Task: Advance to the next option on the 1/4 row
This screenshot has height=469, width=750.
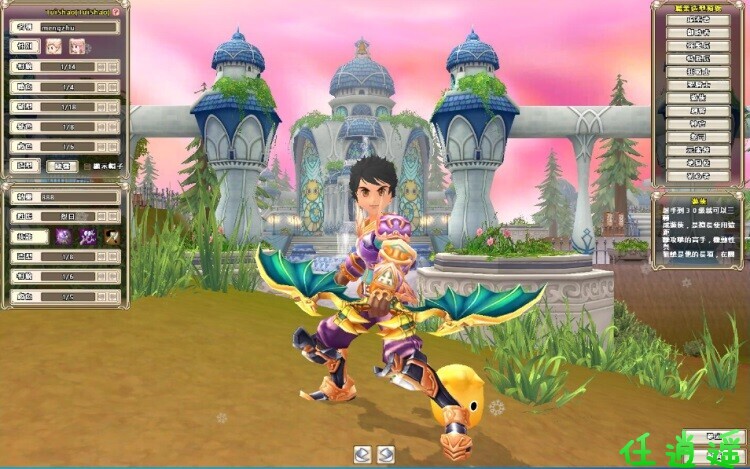Action: tap(113, 88)
